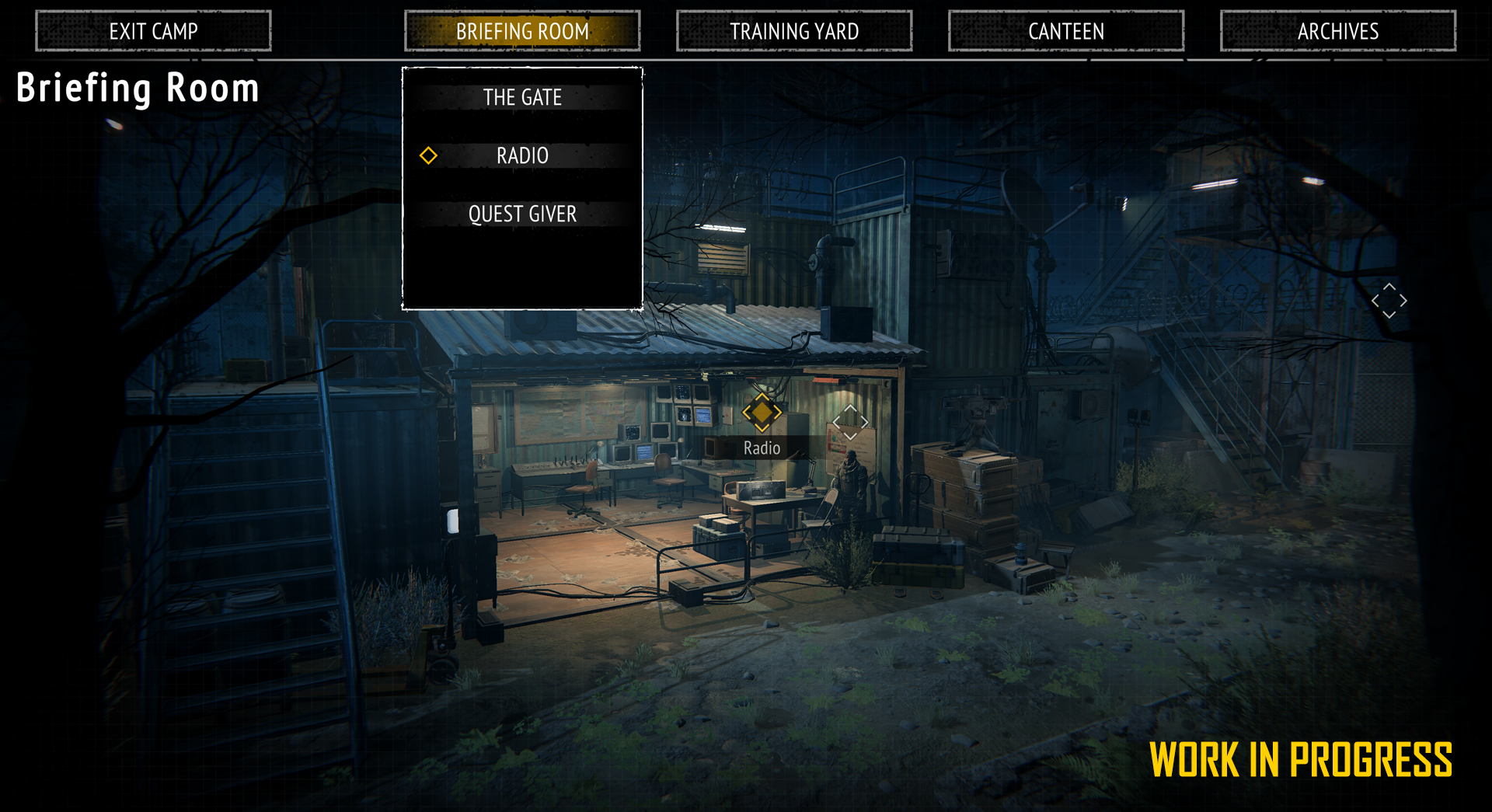Image resolution: width=1492 pixels, height=812 pixels.
Task: Switch to the Briefing Room tab
Action: click(x=522, y=31)
